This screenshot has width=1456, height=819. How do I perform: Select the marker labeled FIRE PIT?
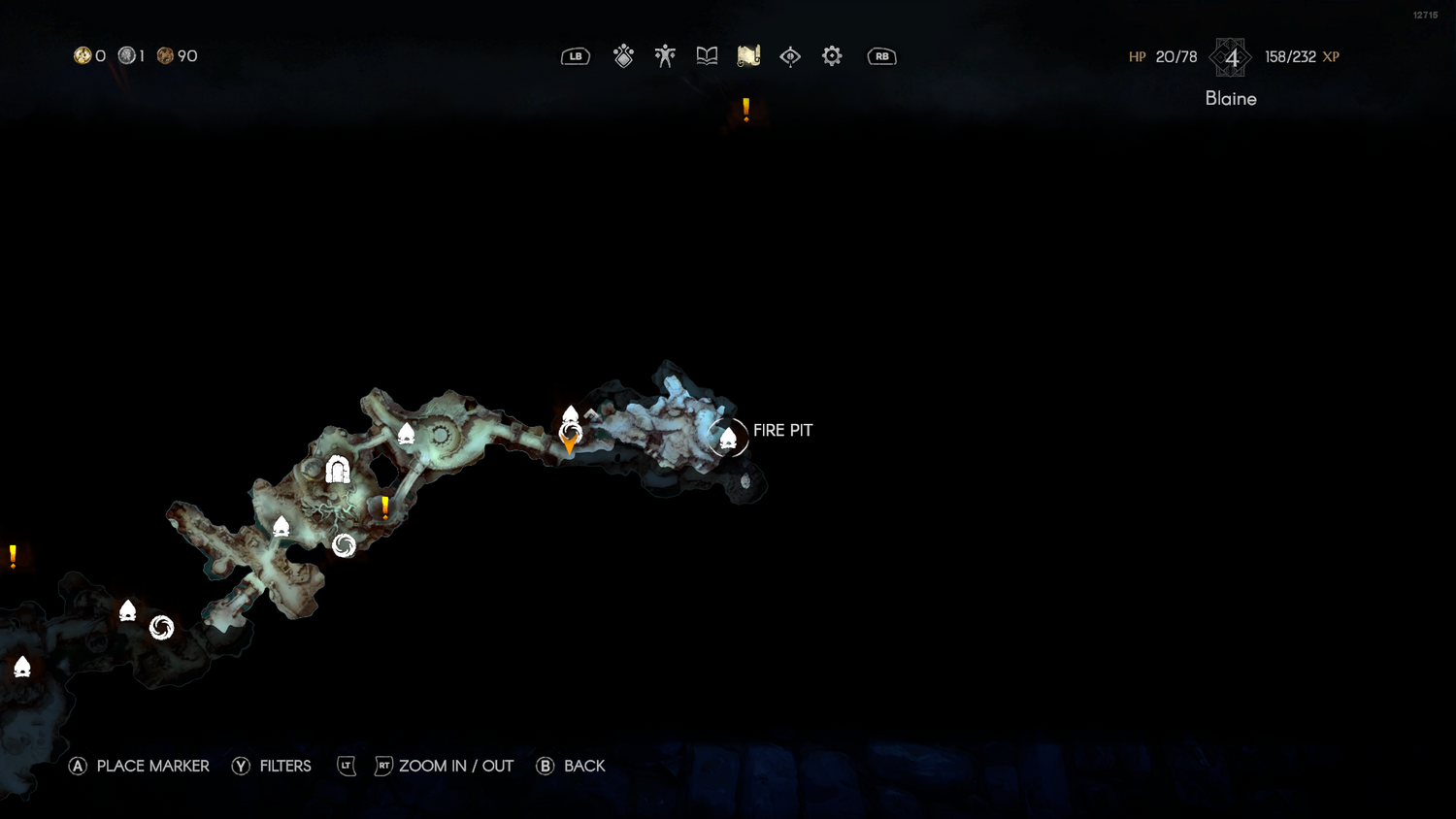pos(728,439)
